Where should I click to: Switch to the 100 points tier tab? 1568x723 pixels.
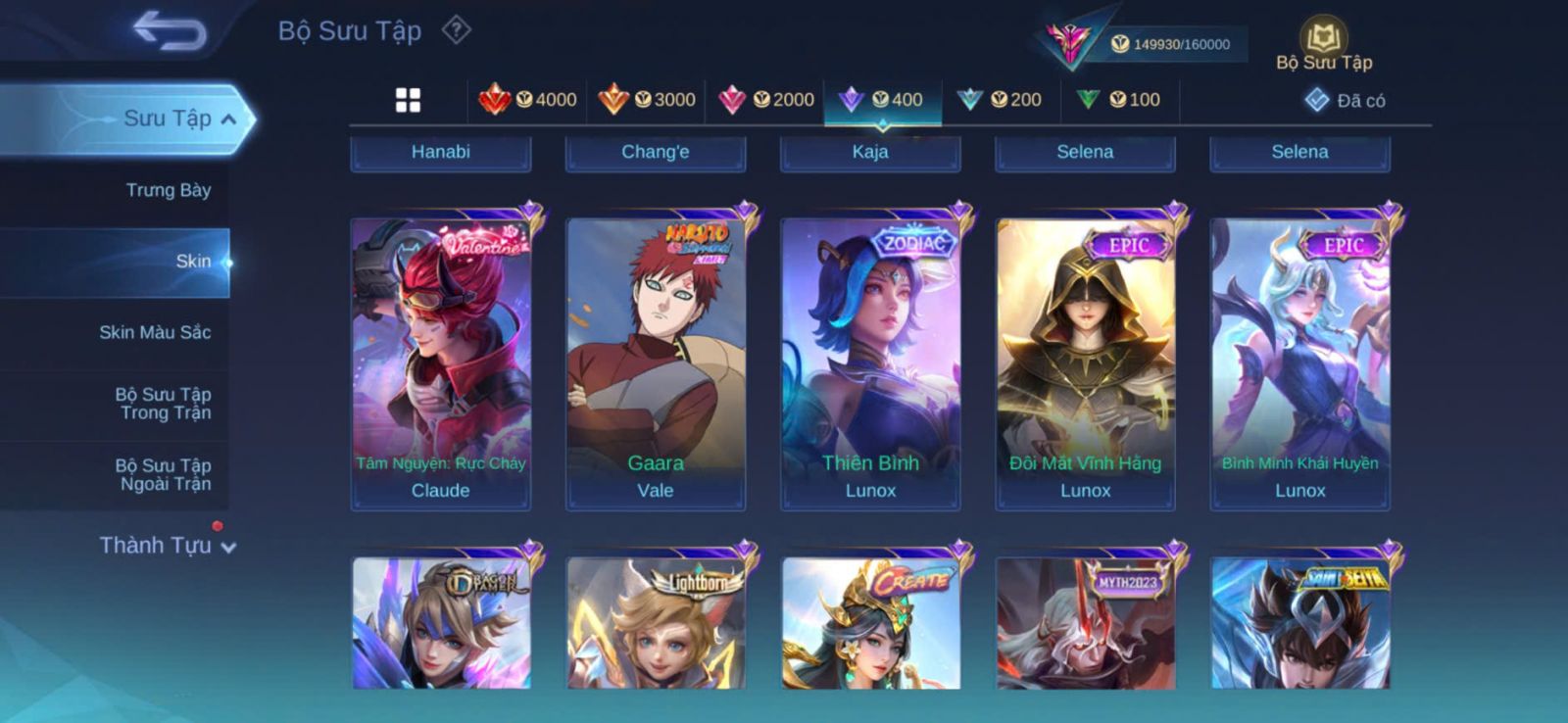[1119, 100]
